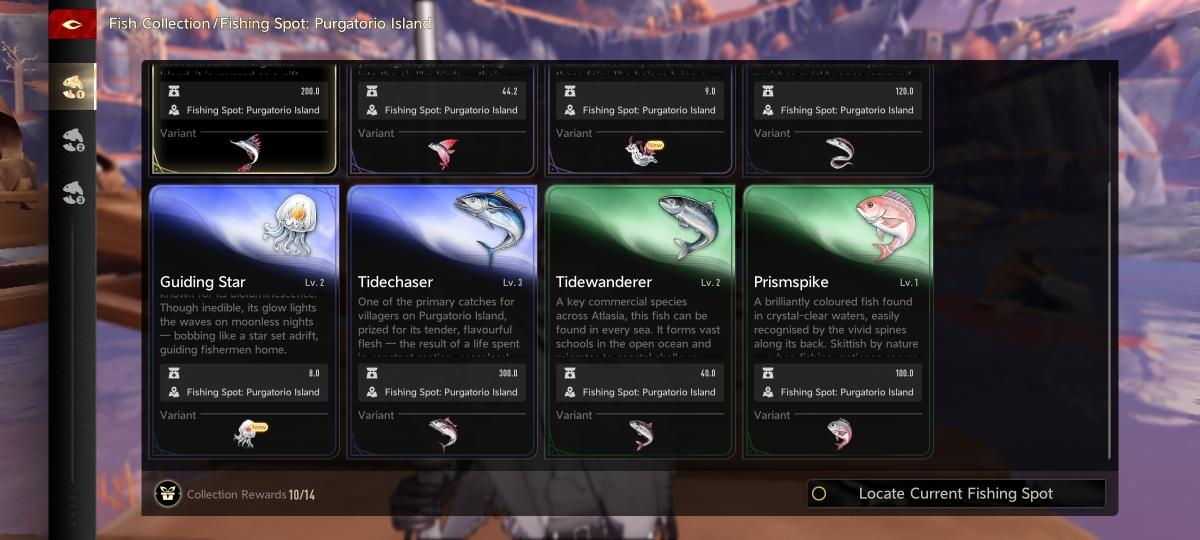Show the Tidechaser variant icon
Viewport: 1200px width, 540px height.
coord(443,433)
